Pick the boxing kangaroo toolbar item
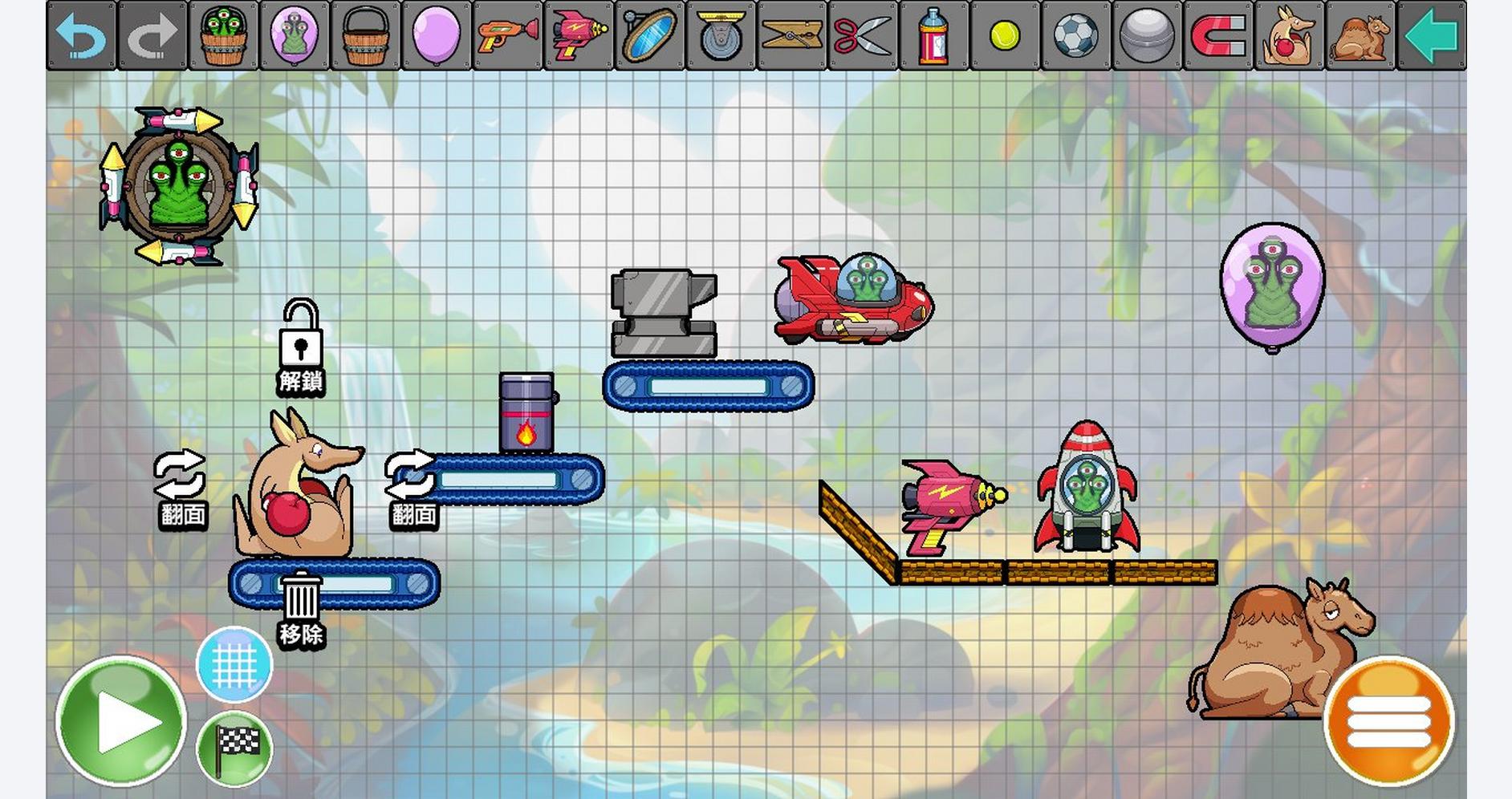Screen dimensions: 1512x799 click(x=1288, y=36)
